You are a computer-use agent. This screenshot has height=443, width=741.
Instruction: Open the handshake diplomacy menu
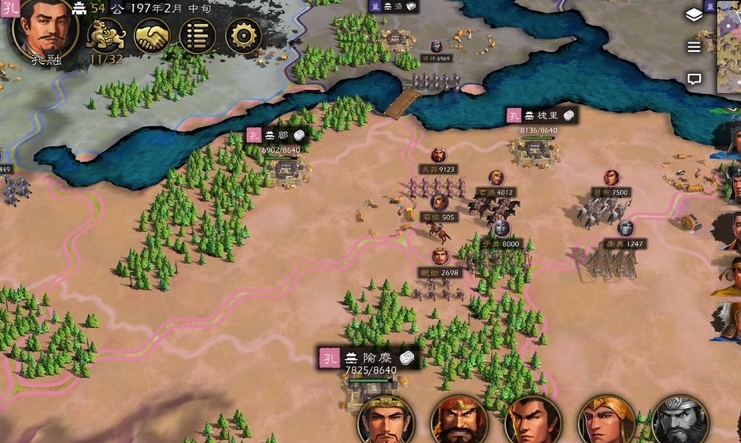point(152,37)
